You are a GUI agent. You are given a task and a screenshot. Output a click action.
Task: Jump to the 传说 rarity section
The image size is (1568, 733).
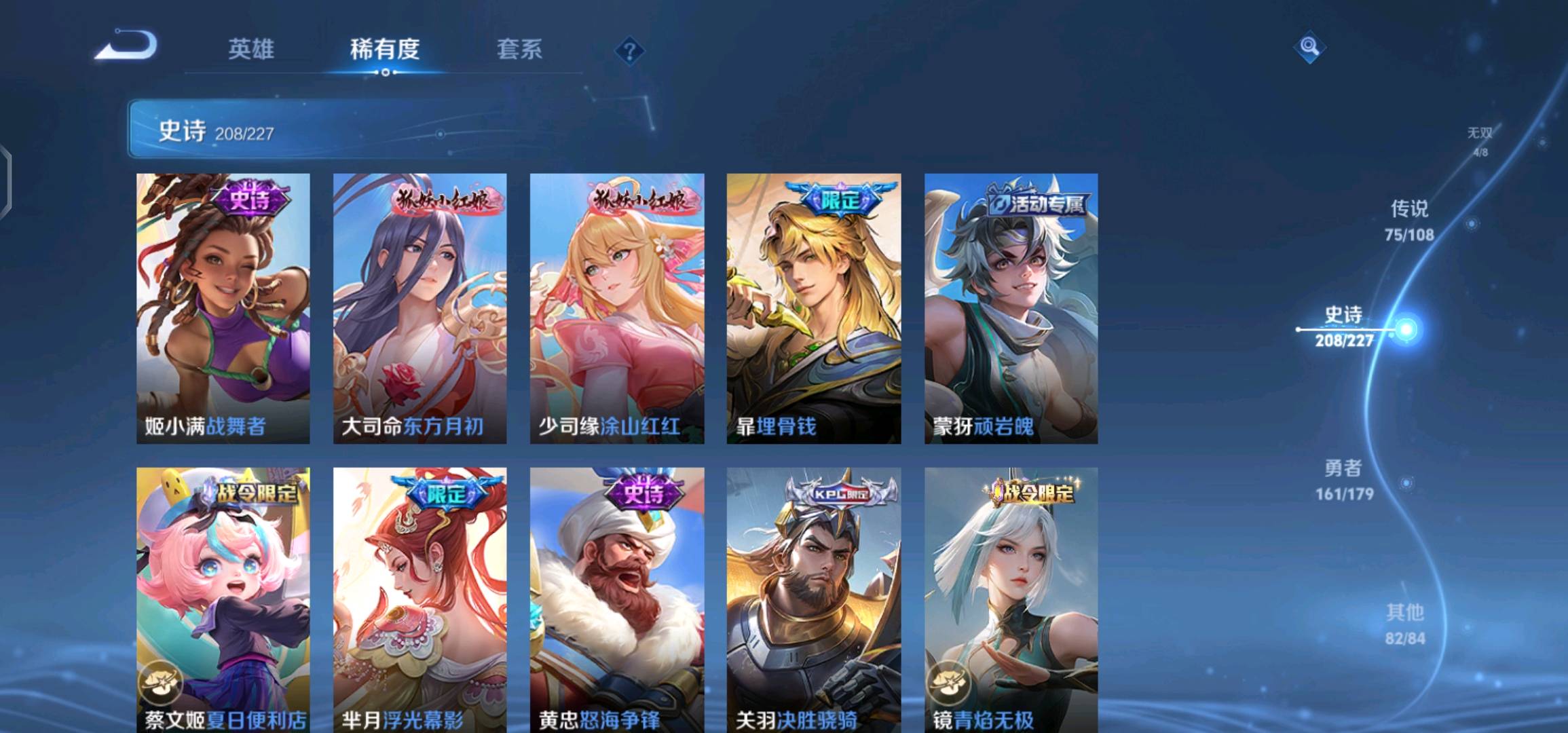pos(1409,220)
